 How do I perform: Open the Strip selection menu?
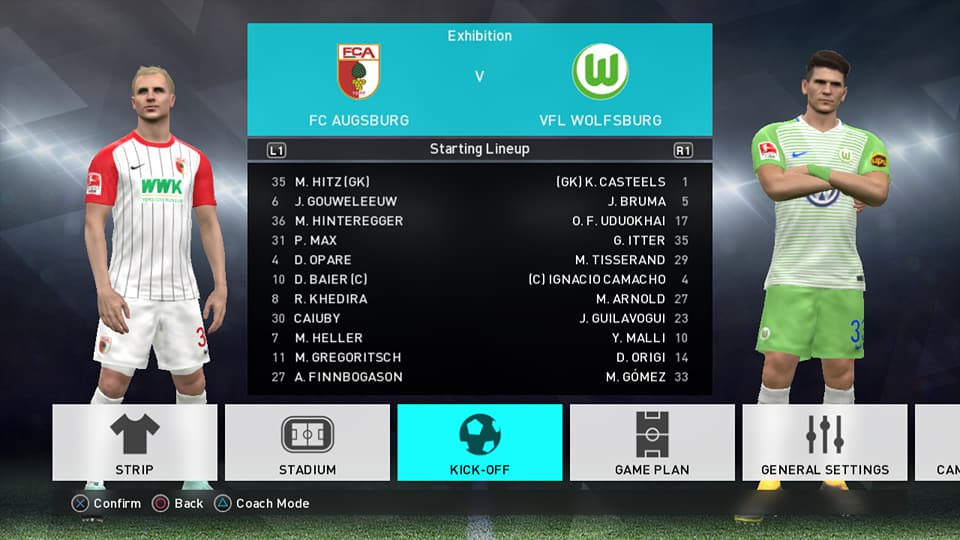point(134,442)
